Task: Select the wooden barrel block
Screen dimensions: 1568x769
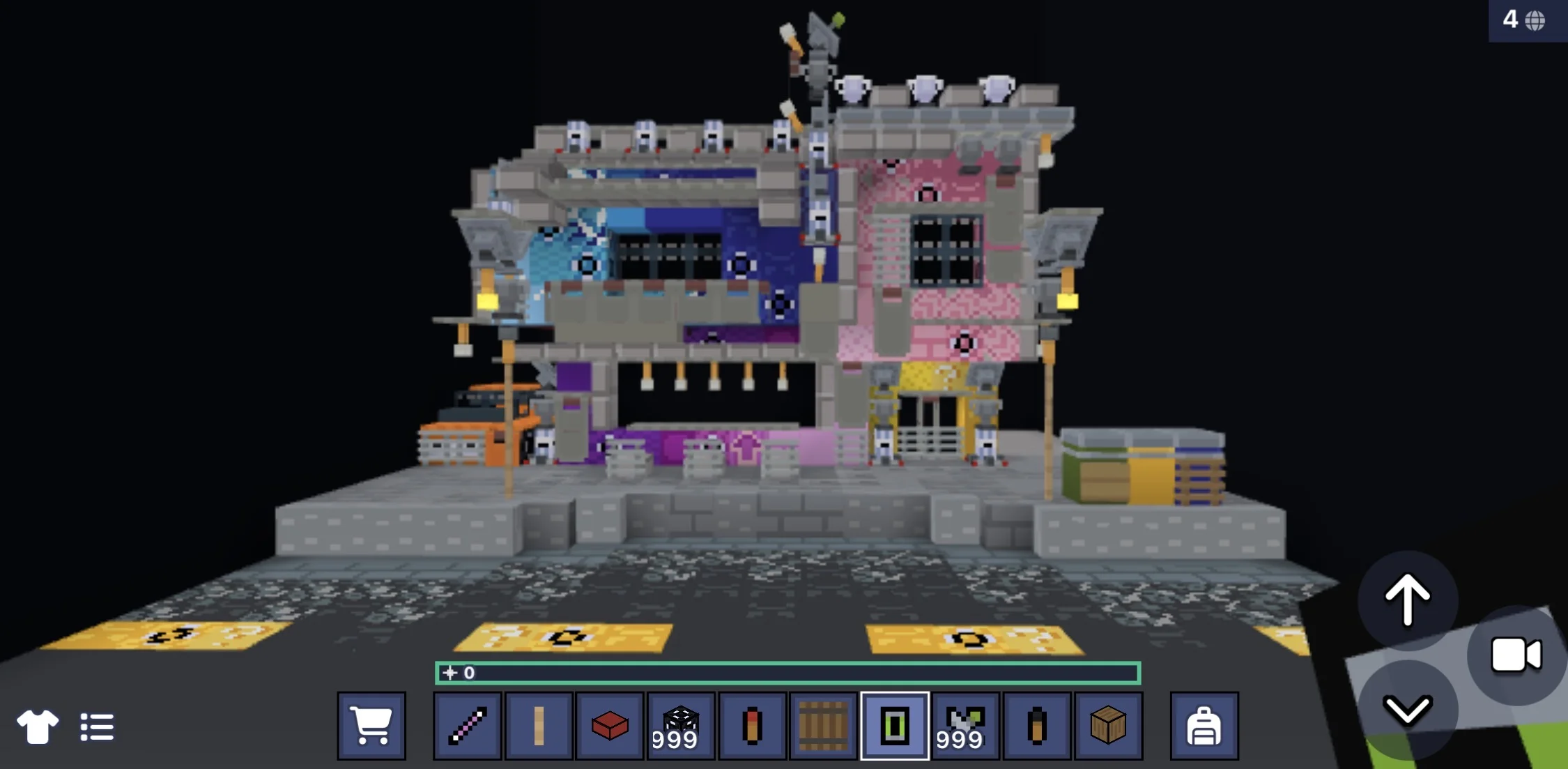Action: coord(822,725)
